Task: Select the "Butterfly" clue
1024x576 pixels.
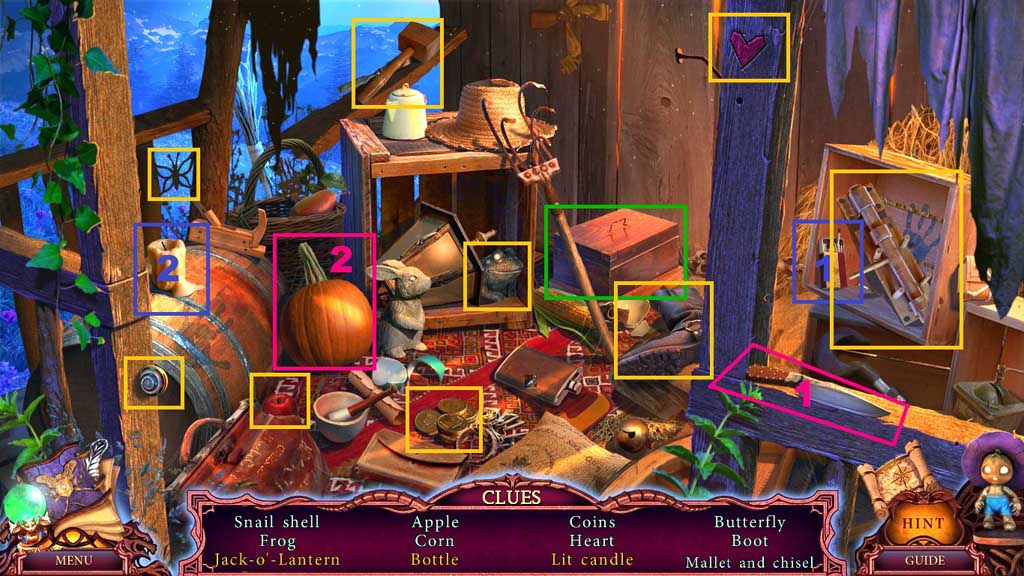Action: click(x=749, y=522)
